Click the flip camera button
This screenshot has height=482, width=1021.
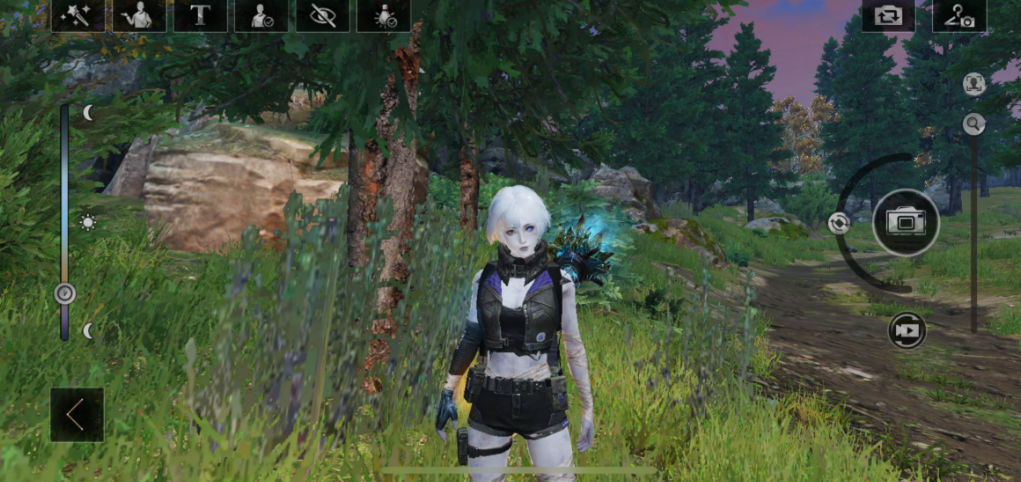click(888, 15)
